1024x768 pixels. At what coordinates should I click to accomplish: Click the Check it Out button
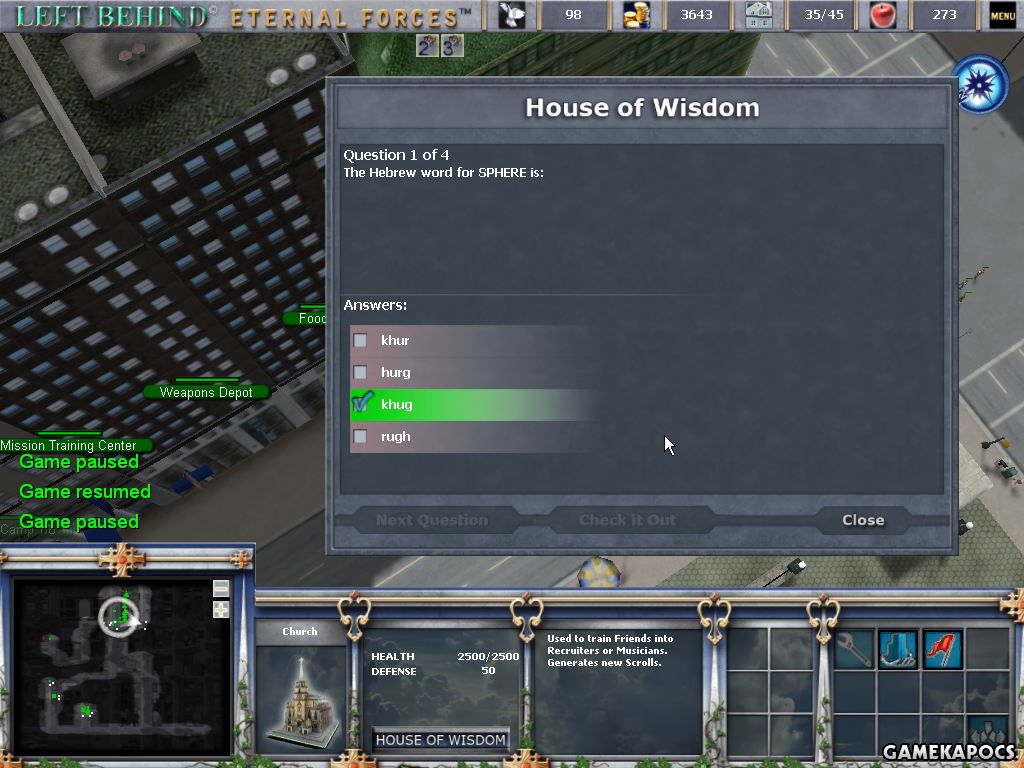coord(627,520)
